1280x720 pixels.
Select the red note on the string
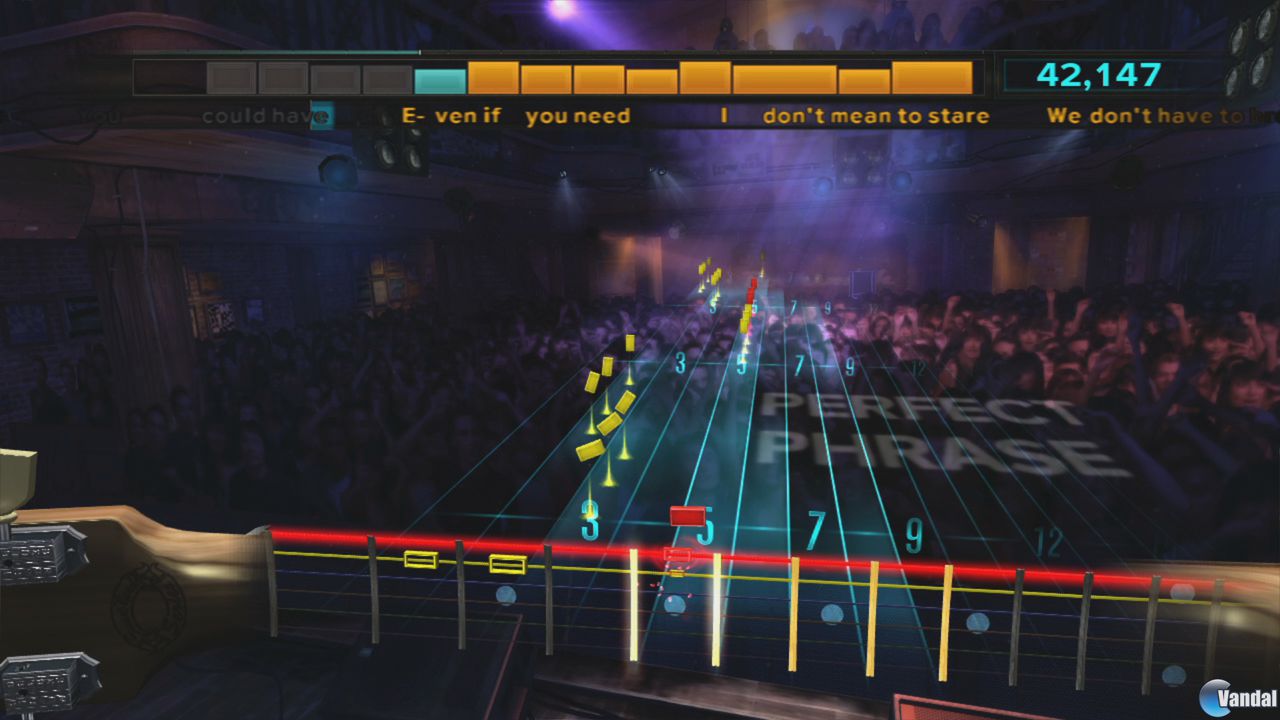tap(686, 516)
